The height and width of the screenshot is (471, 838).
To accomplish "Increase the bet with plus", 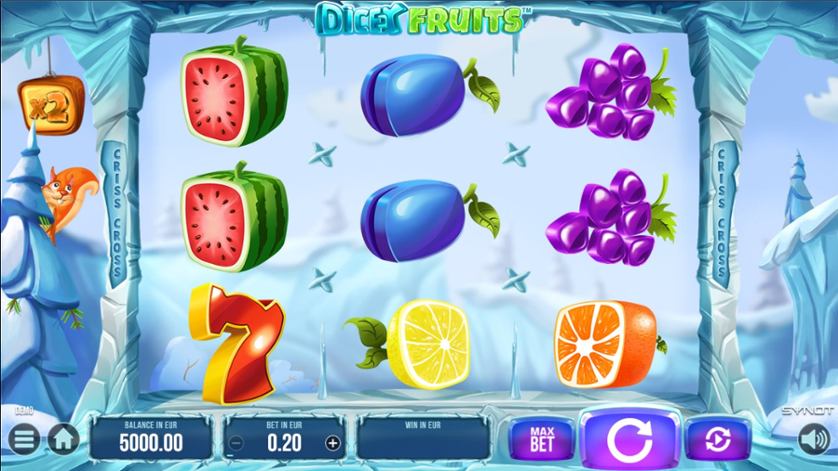I will (333, 442).
